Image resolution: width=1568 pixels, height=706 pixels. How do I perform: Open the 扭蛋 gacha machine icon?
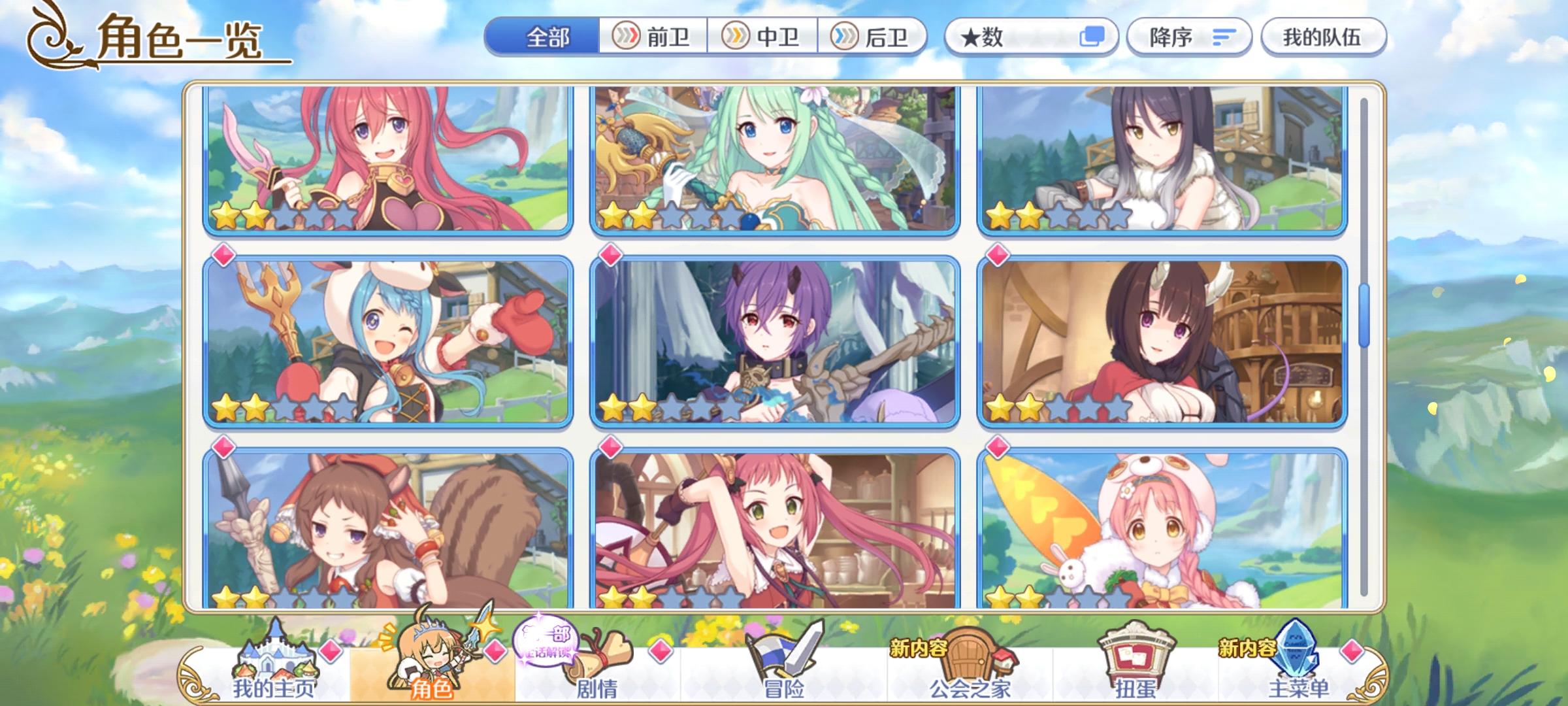tap(1135, 667)
